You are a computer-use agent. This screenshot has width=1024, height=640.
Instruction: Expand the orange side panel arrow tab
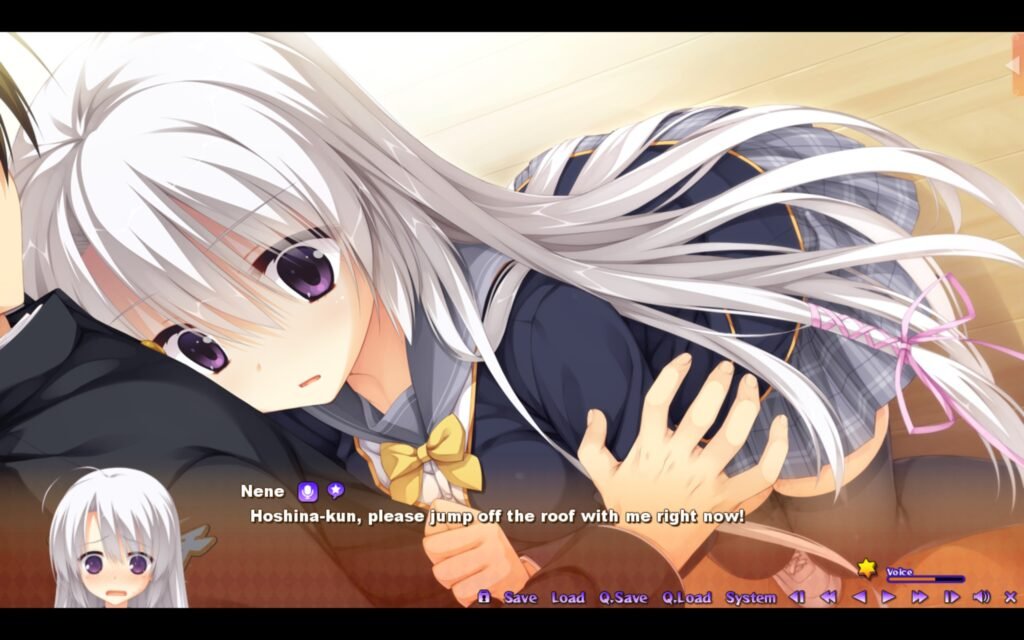coord(1013,65)
